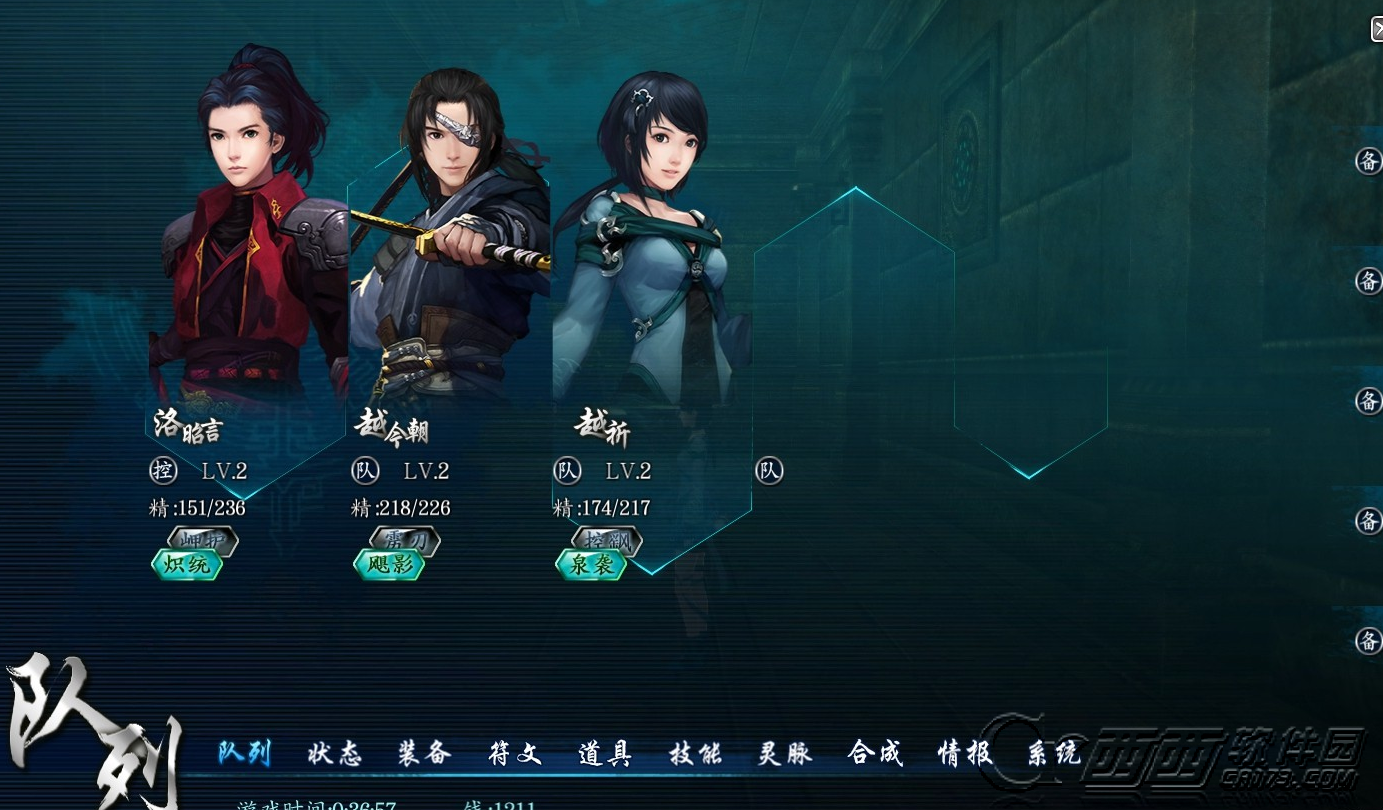Click the 队 icon next to 越今朝
1383x810 pixels.
pos(364,470)
